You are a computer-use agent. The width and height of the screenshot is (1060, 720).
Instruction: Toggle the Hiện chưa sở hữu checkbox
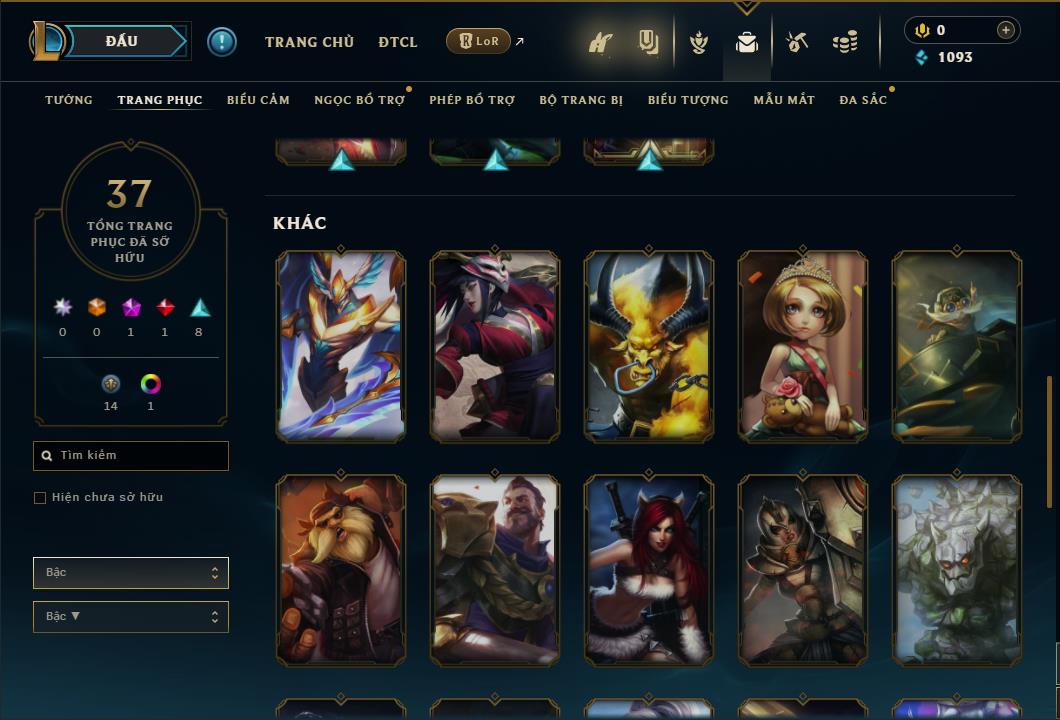tap(40, 498)
